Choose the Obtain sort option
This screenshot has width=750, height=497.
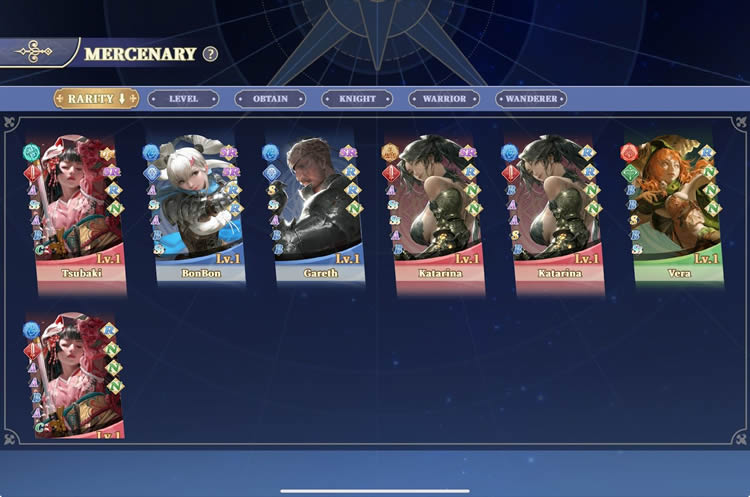270,99
